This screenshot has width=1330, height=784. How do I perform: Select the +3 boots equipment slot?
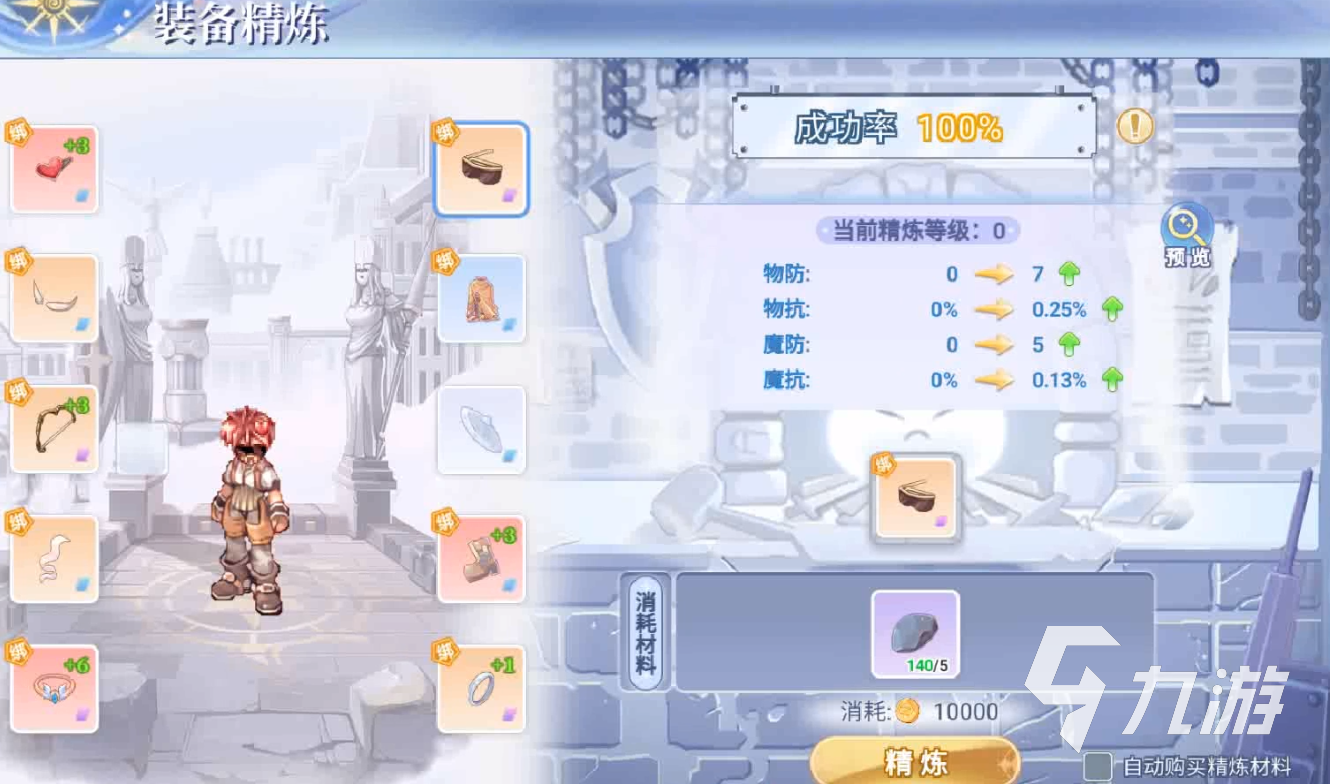pyautogui.click(x=482, y=557)
